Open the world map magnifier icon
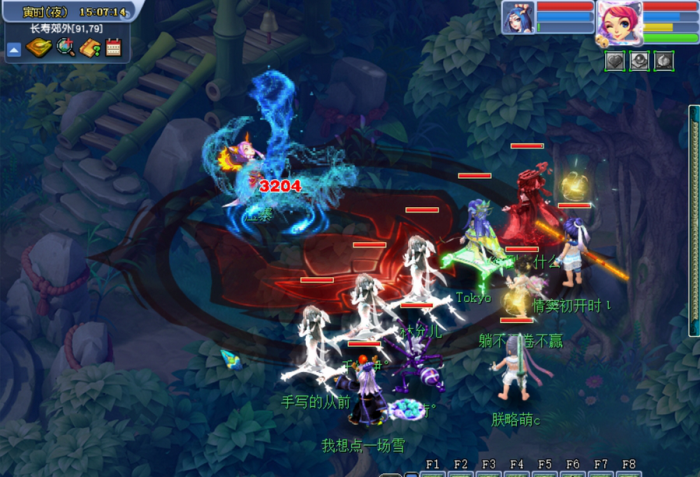The height and width of the screenshot is (477, 700). [65, 47]
